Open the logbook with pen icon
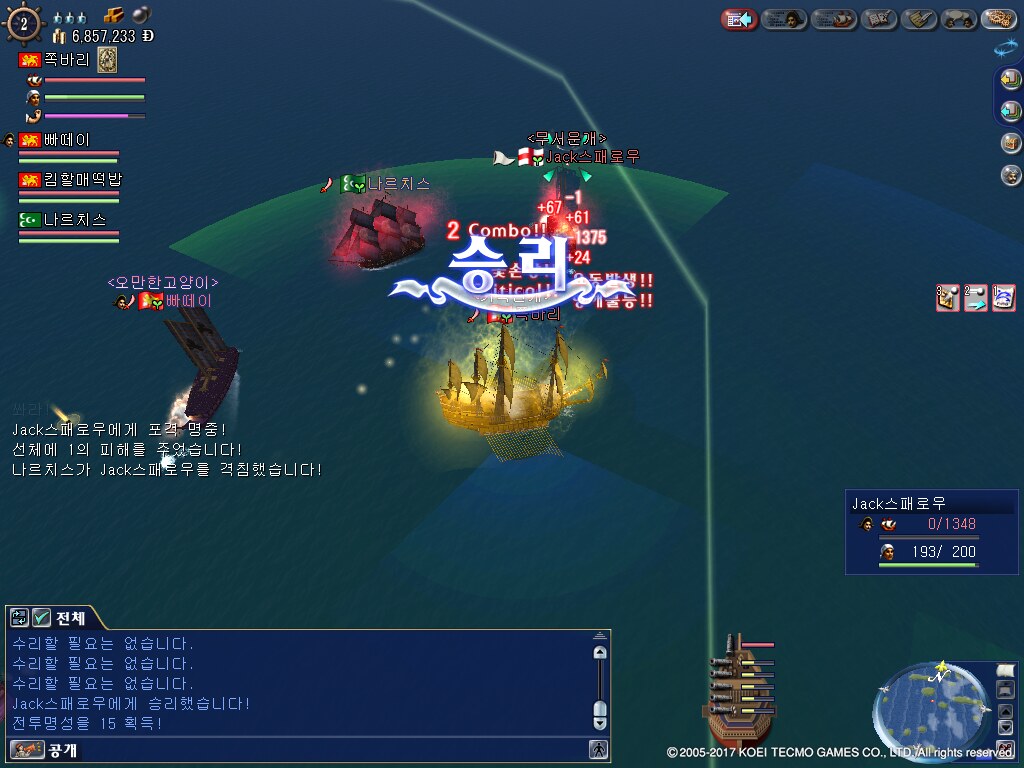Image resolution: width=1024 pixels, height=768 pixels. 877,19
